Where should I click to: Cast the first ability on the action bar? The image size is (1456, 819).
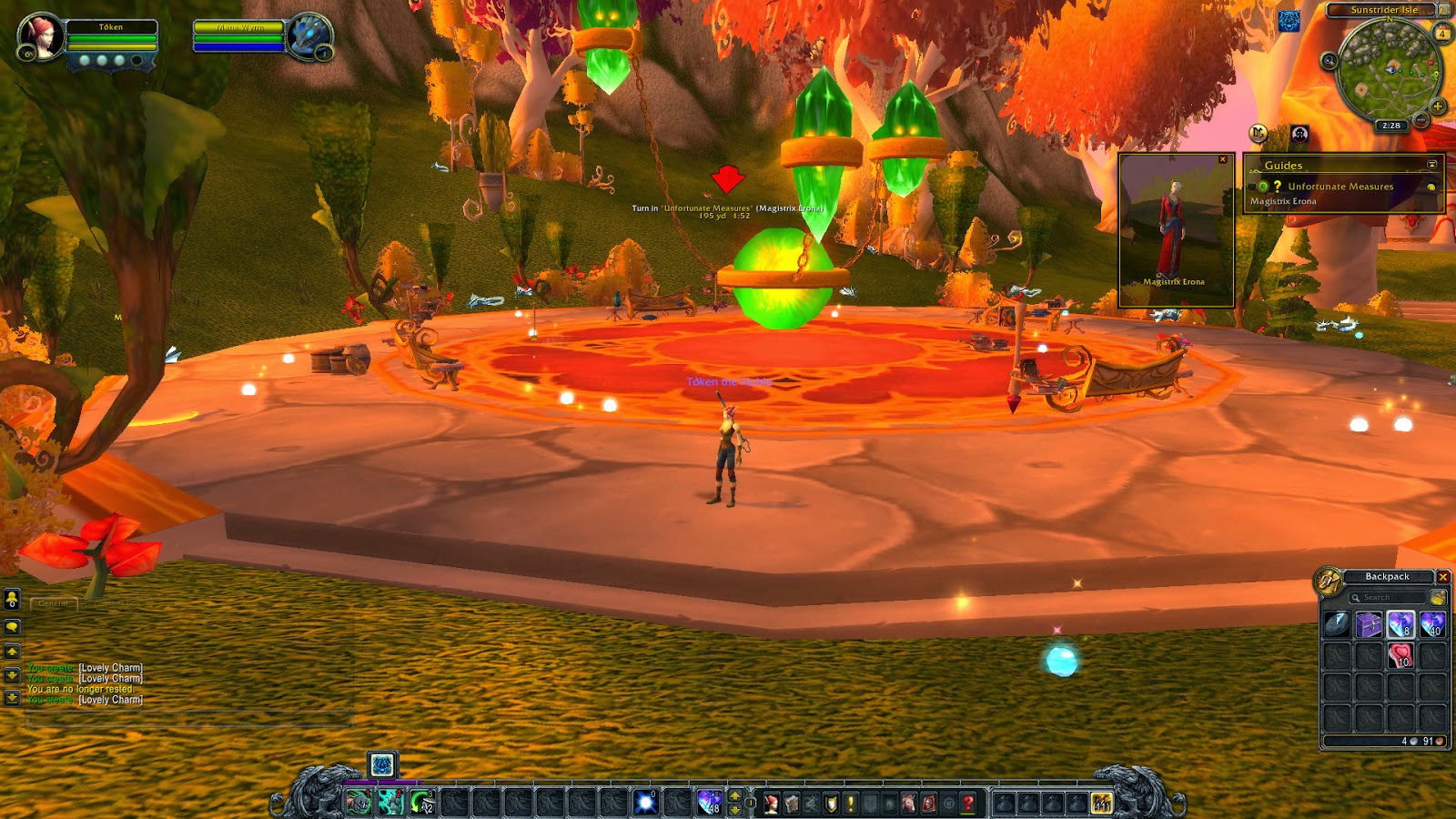click(x=359, y=803)
